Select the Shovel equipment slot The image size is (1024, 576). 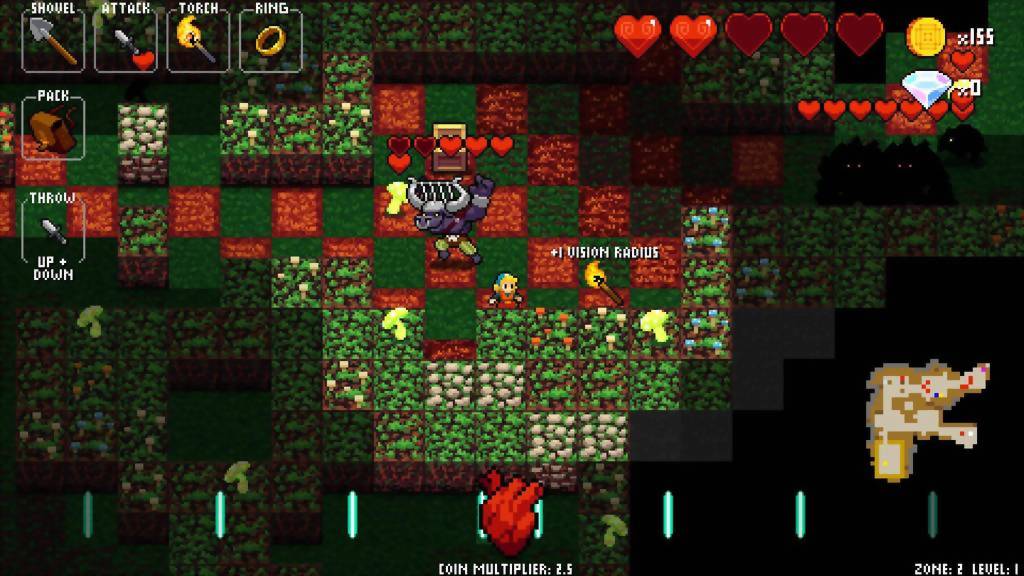[x=53, y=39]
